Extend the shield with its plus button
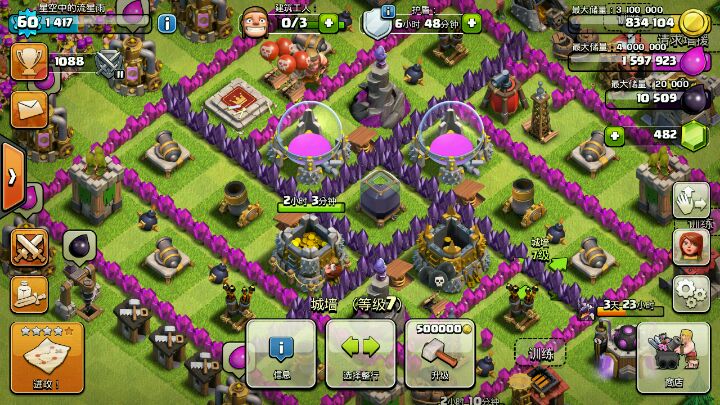Viewport: 720px width, 405px height. [472, 22]
